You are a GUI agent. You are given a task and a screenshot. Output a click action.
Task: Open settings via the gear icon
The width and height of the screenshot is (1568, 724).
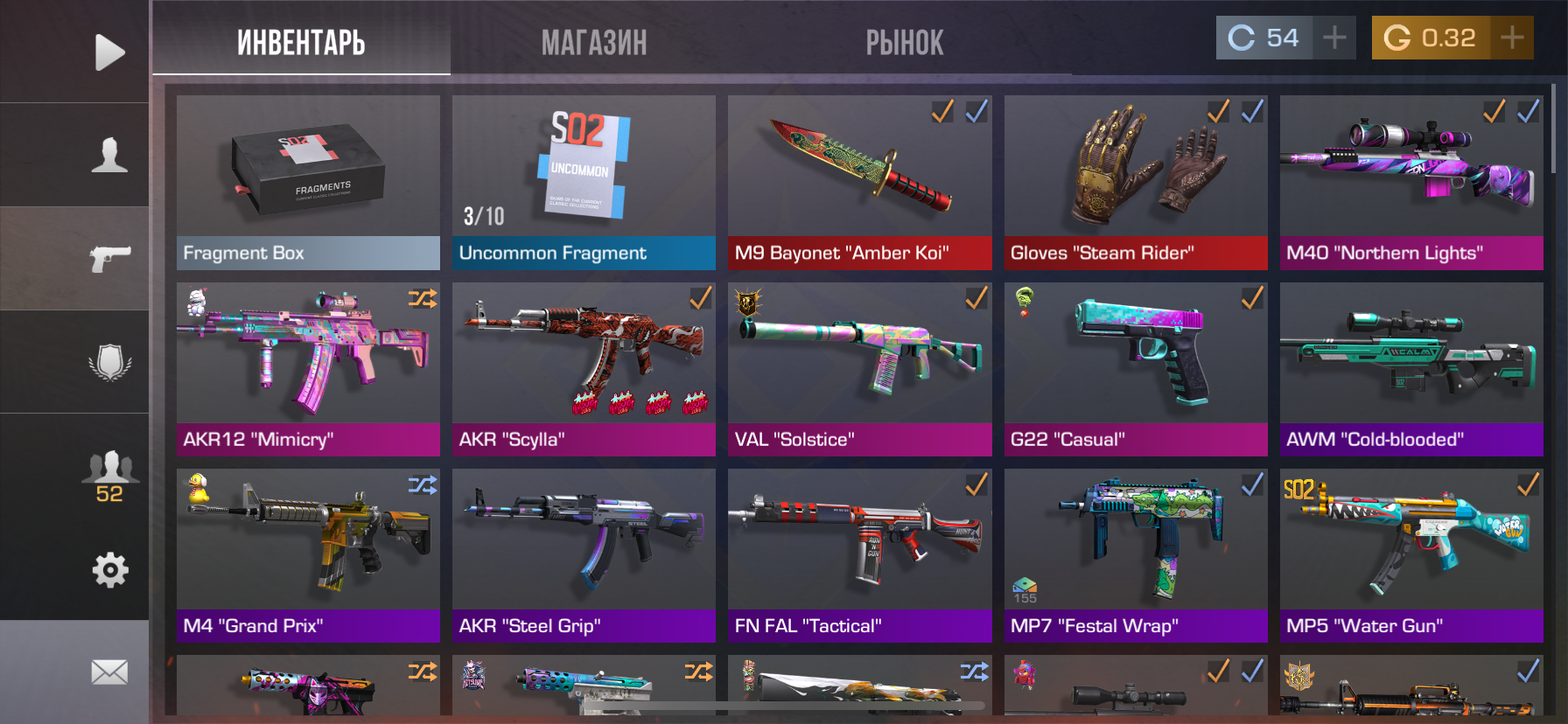109,570
